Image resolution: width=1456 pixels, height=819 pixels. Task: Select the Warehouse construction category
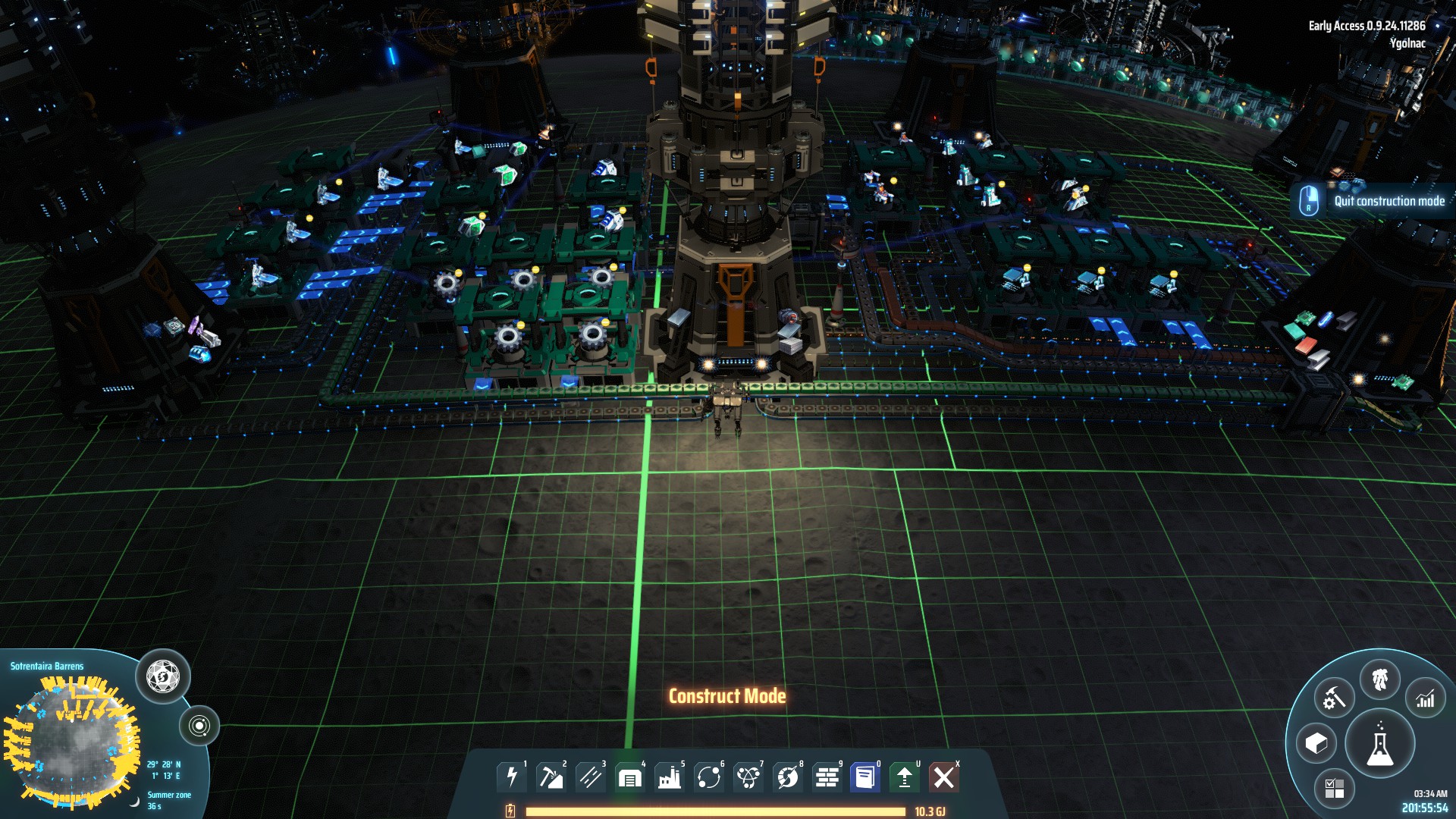coord(629,776)
